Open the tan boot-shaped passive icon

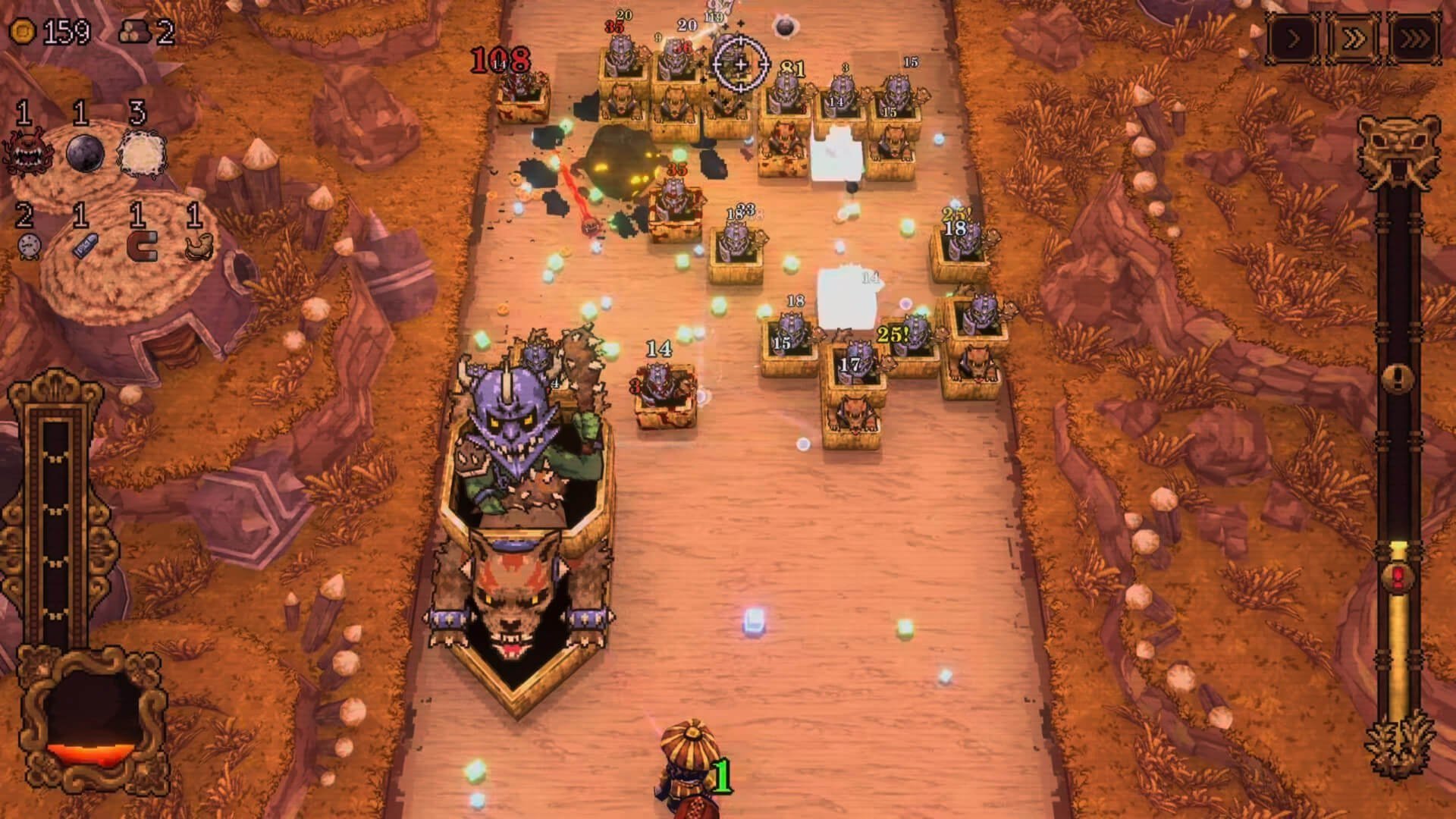coord(199,246)
